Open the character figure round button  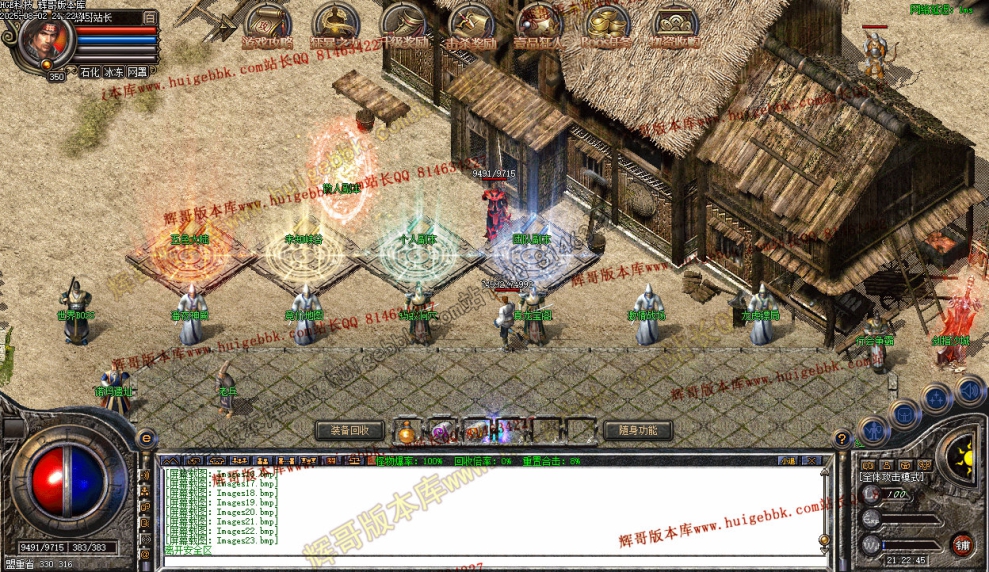(873, 431)
